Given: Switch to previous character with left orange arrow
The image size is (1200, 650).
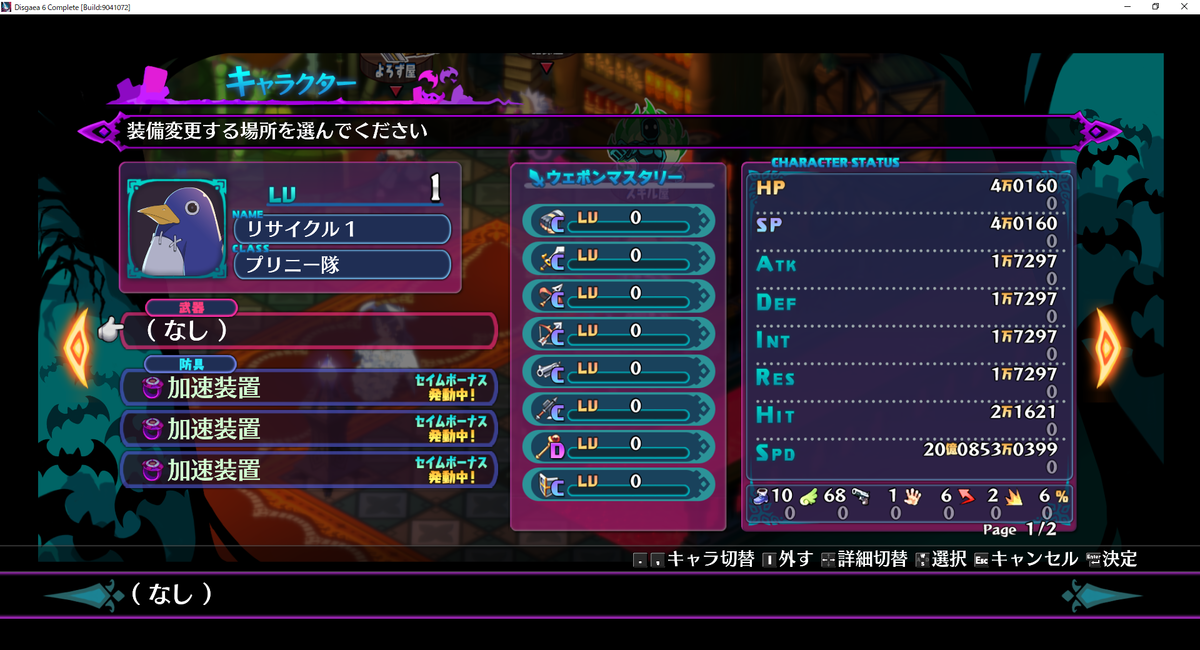Looking at the screenshot, I should coord(77,347).
